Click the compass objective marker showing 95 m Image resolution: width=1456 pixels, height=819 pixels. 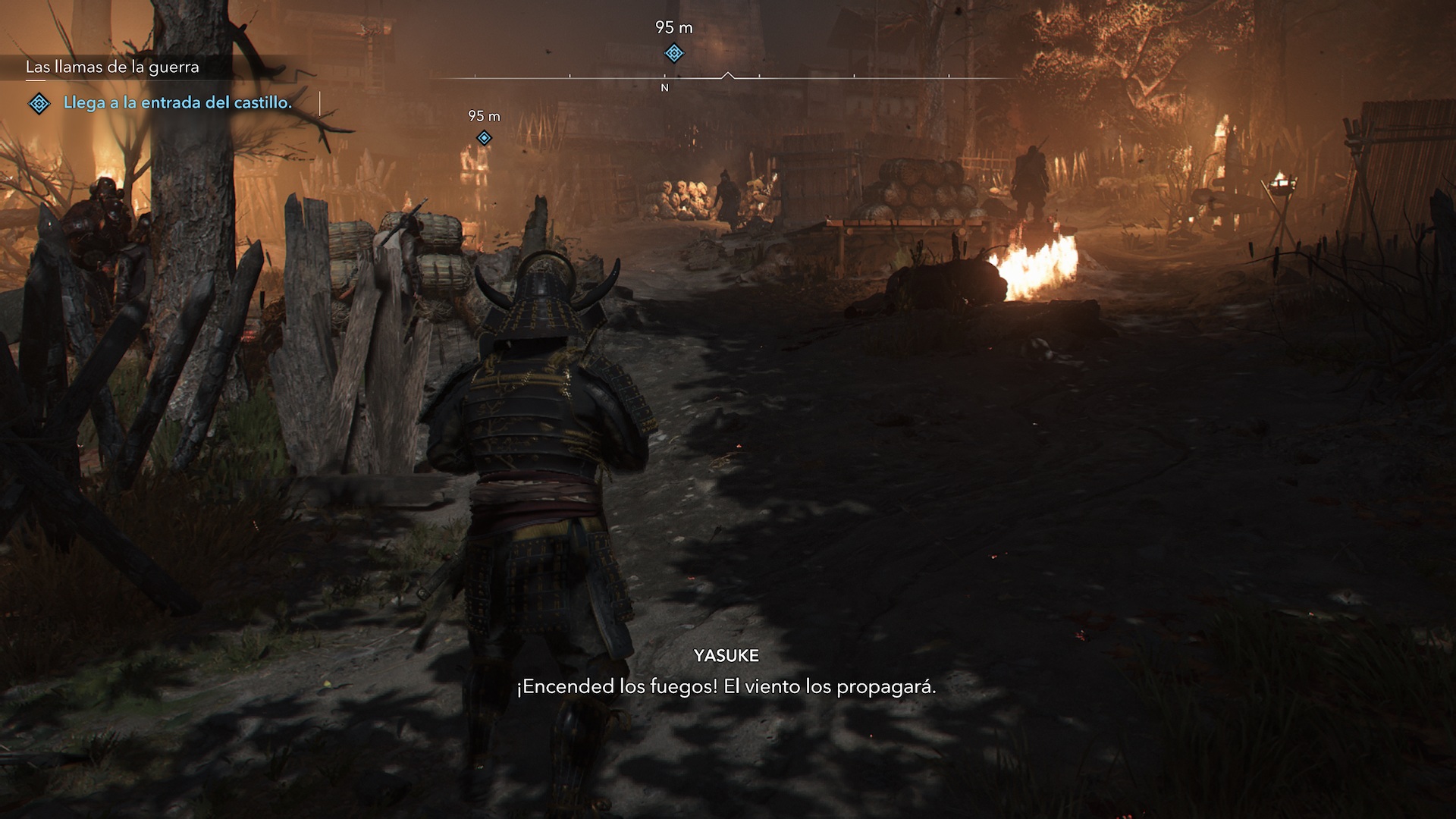point(673,53)
